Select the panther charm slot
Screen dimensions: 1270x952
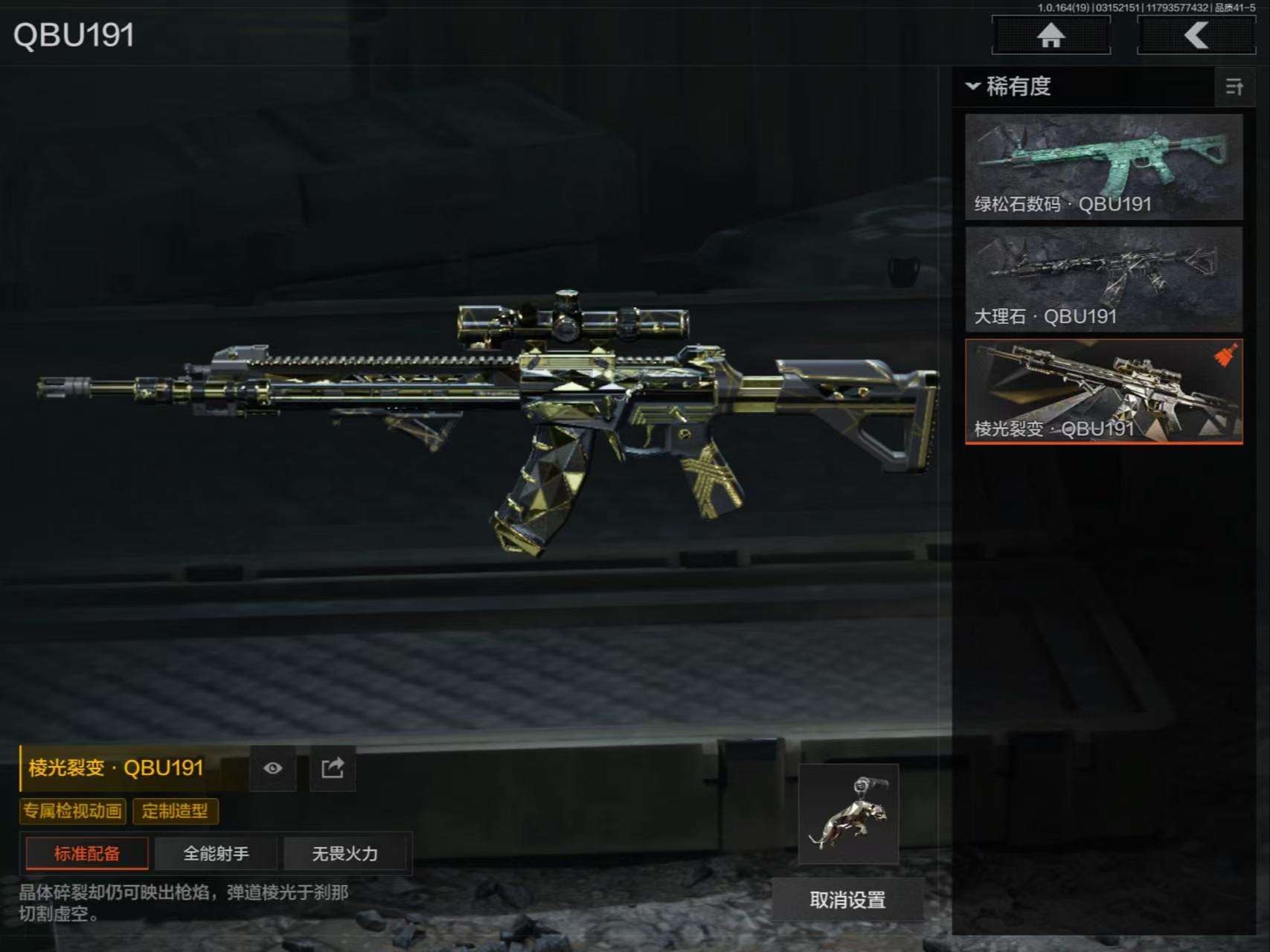point(849,814)
